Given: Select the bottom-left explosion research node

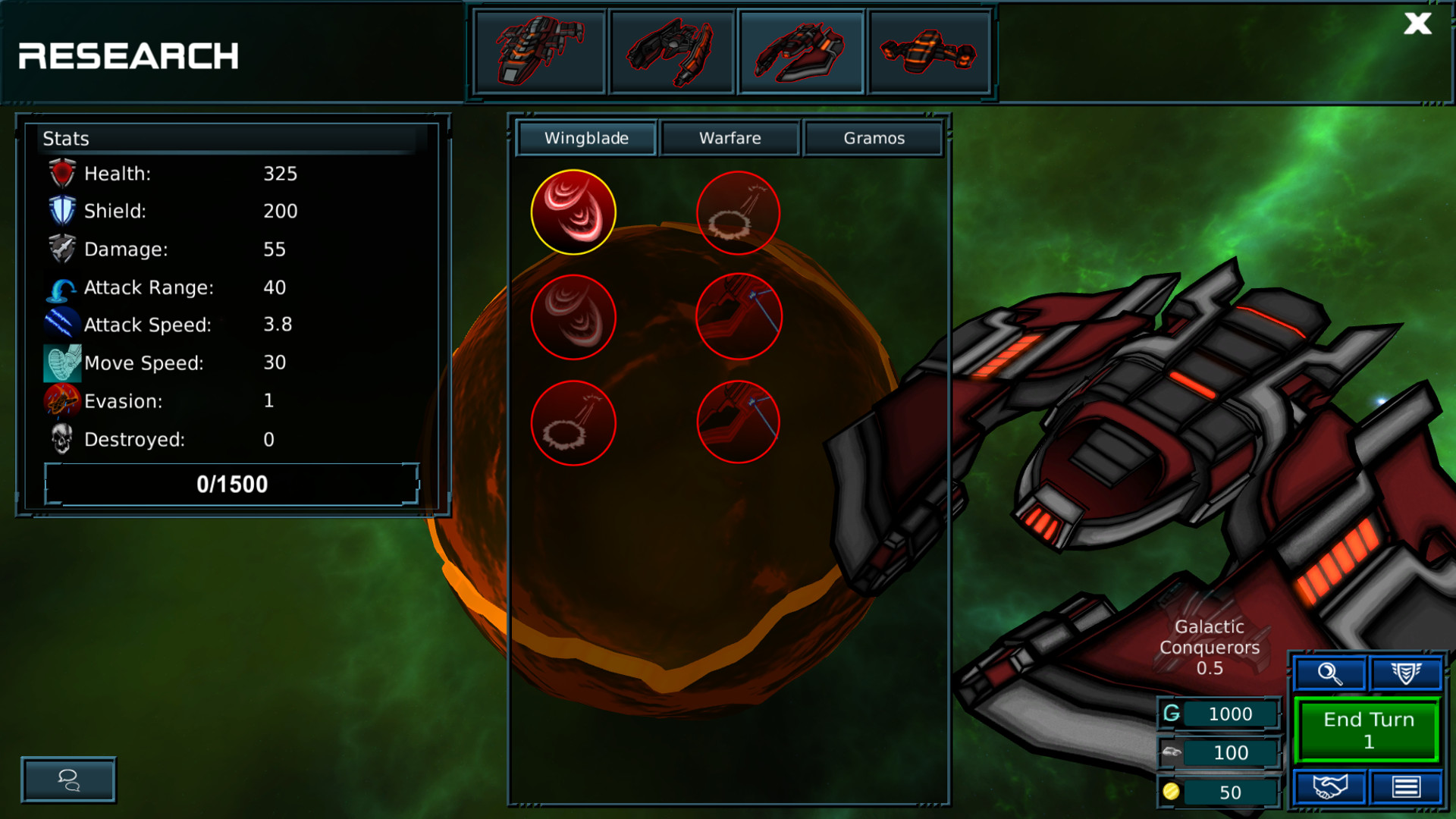Looking at the screenshot, I should tap(573, 423).
